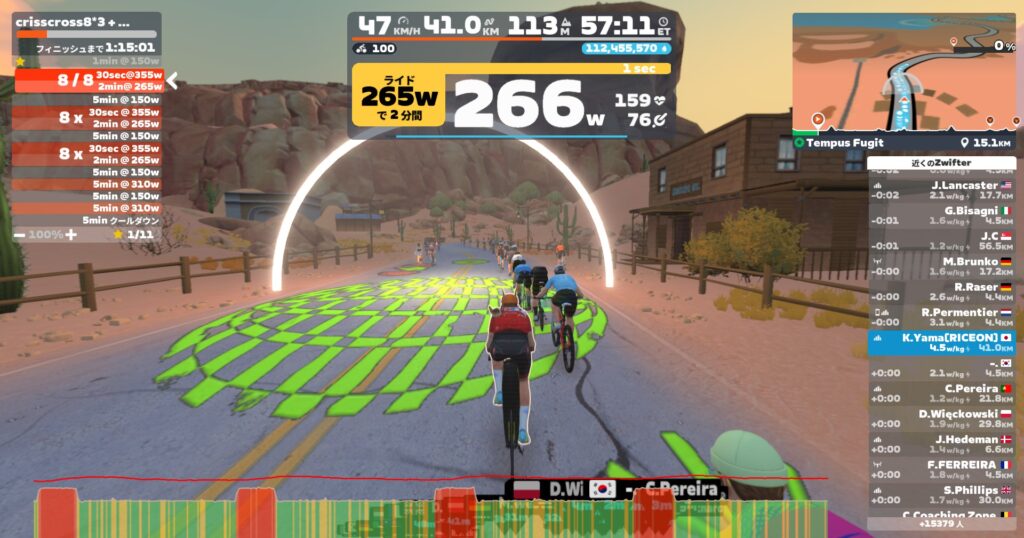Select M.Brunko in the rider list
Screen dimensions: 1024x538
(941, 266)
